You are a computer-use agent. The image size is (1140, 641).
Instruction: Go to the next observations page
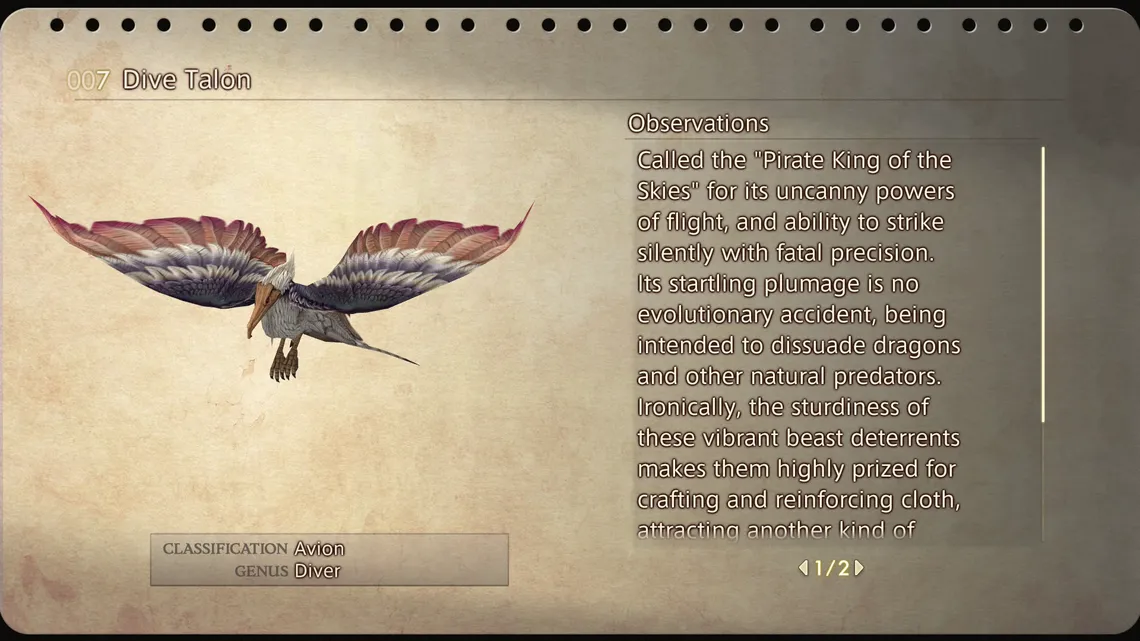point(859,568)
